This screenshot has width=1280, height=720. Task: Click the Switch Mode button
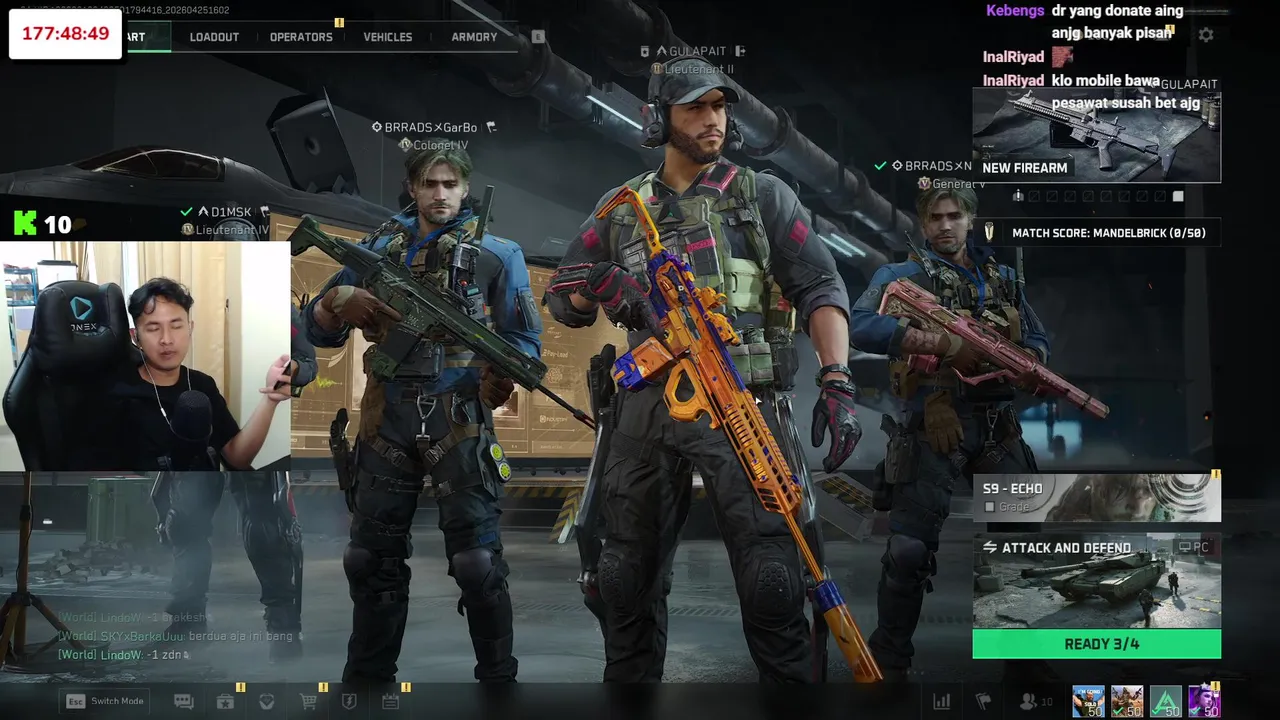[x=106, y=701]
